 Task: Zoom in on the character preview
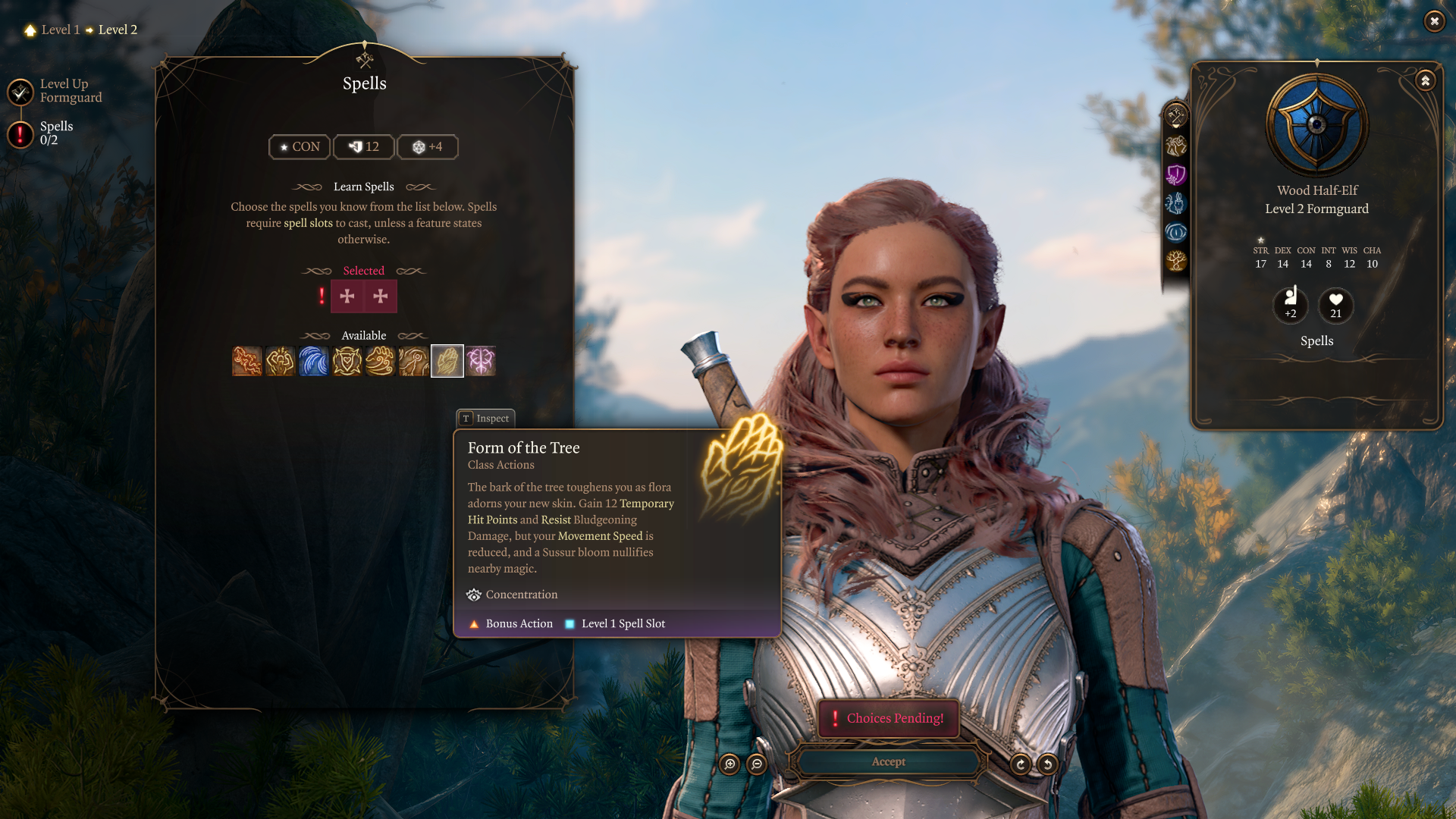tap(730, 764)
